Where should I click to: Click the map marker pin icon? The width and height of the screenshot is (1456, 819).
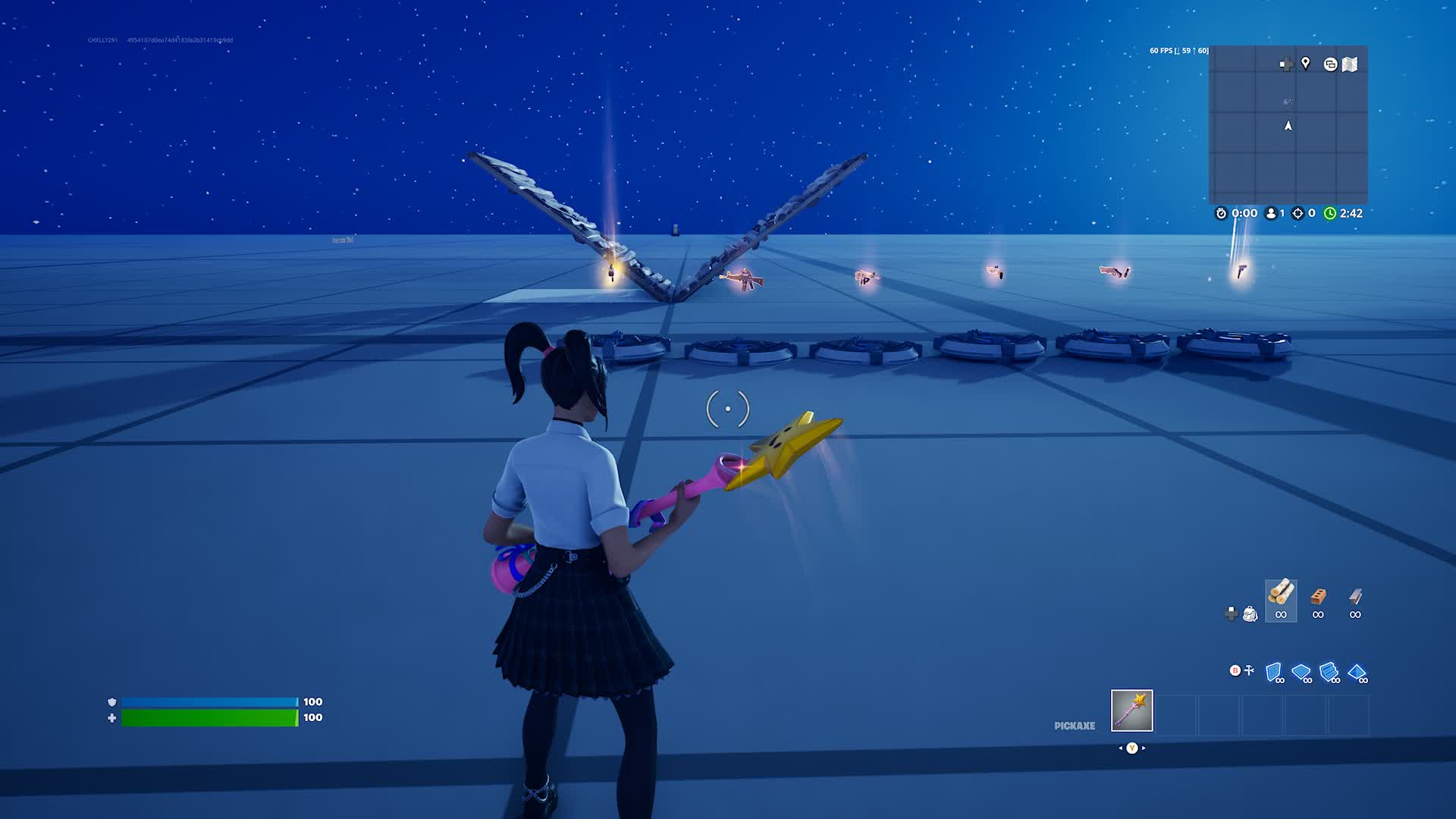(1306, 64)
